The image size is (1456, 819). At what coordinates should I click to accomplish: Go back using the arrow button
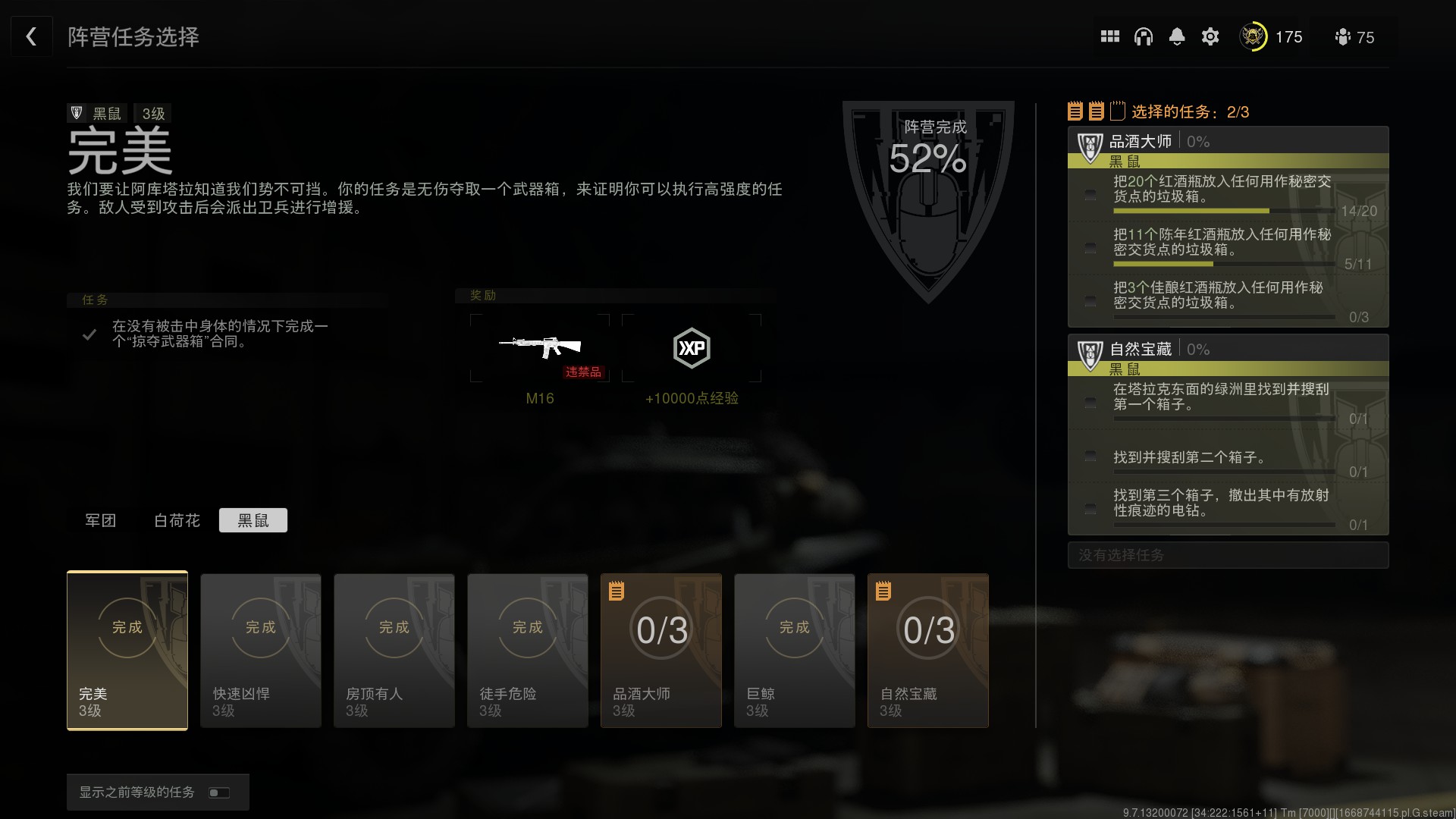[x=31, y=36]
